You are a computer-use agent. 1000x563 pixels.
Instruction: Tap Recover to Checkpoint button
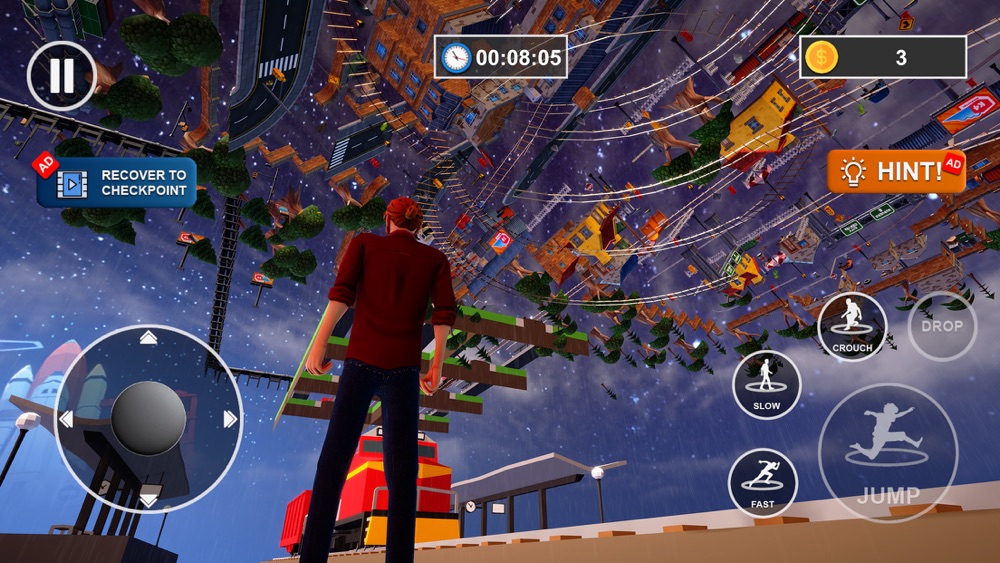coord(117,182)
